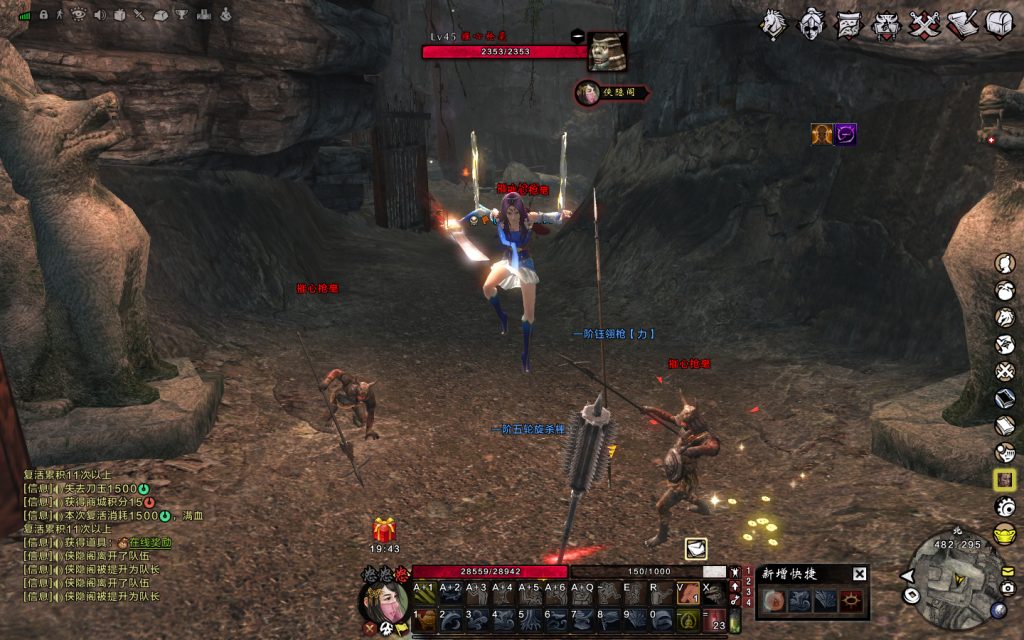Screen dimensions: 1024x640
Task: Open the floating letter notification icon
Action: pyautogui.click(x=696, y=547)
